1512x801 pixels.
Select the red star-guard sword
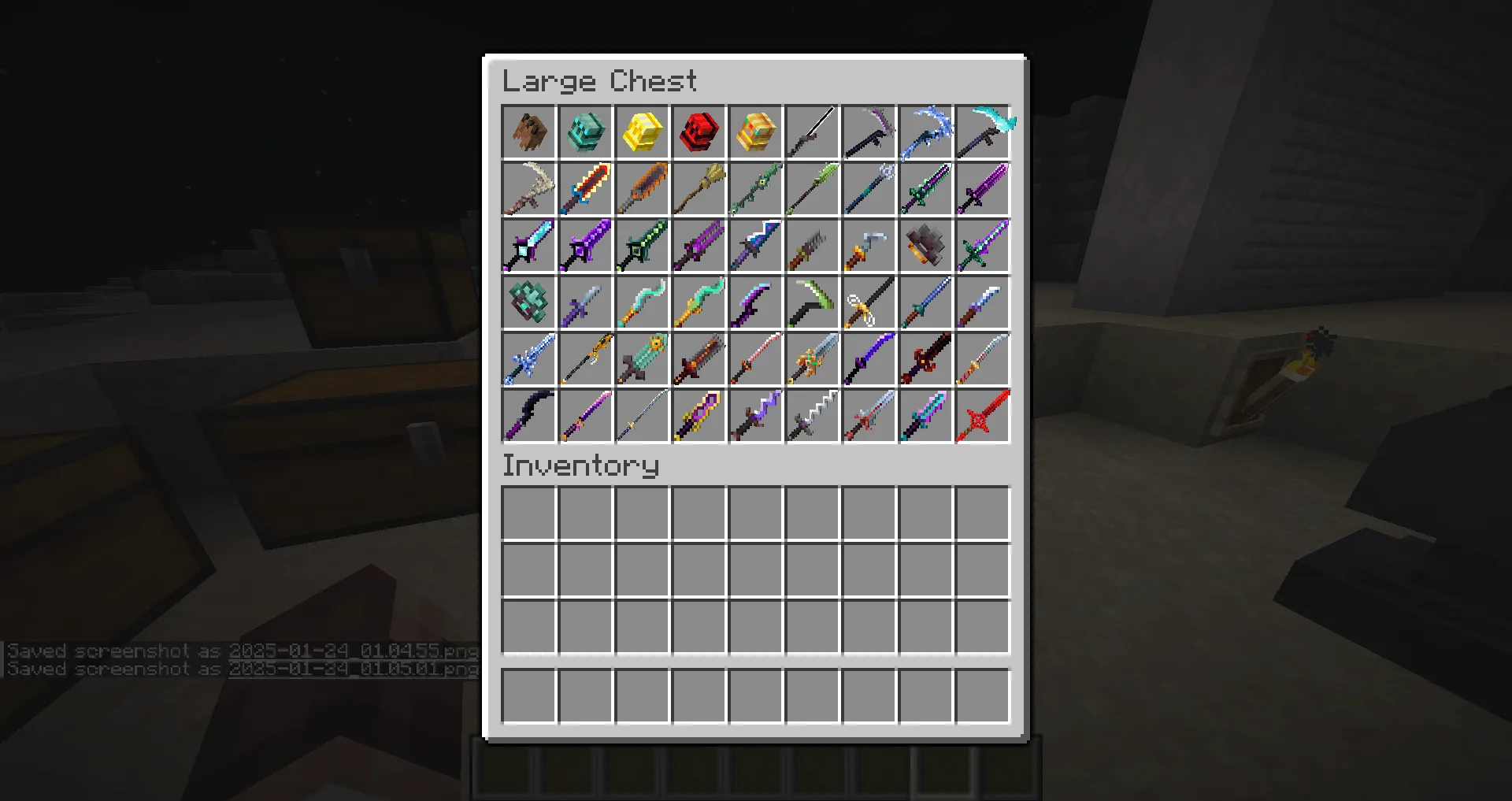tap(981, 415)
